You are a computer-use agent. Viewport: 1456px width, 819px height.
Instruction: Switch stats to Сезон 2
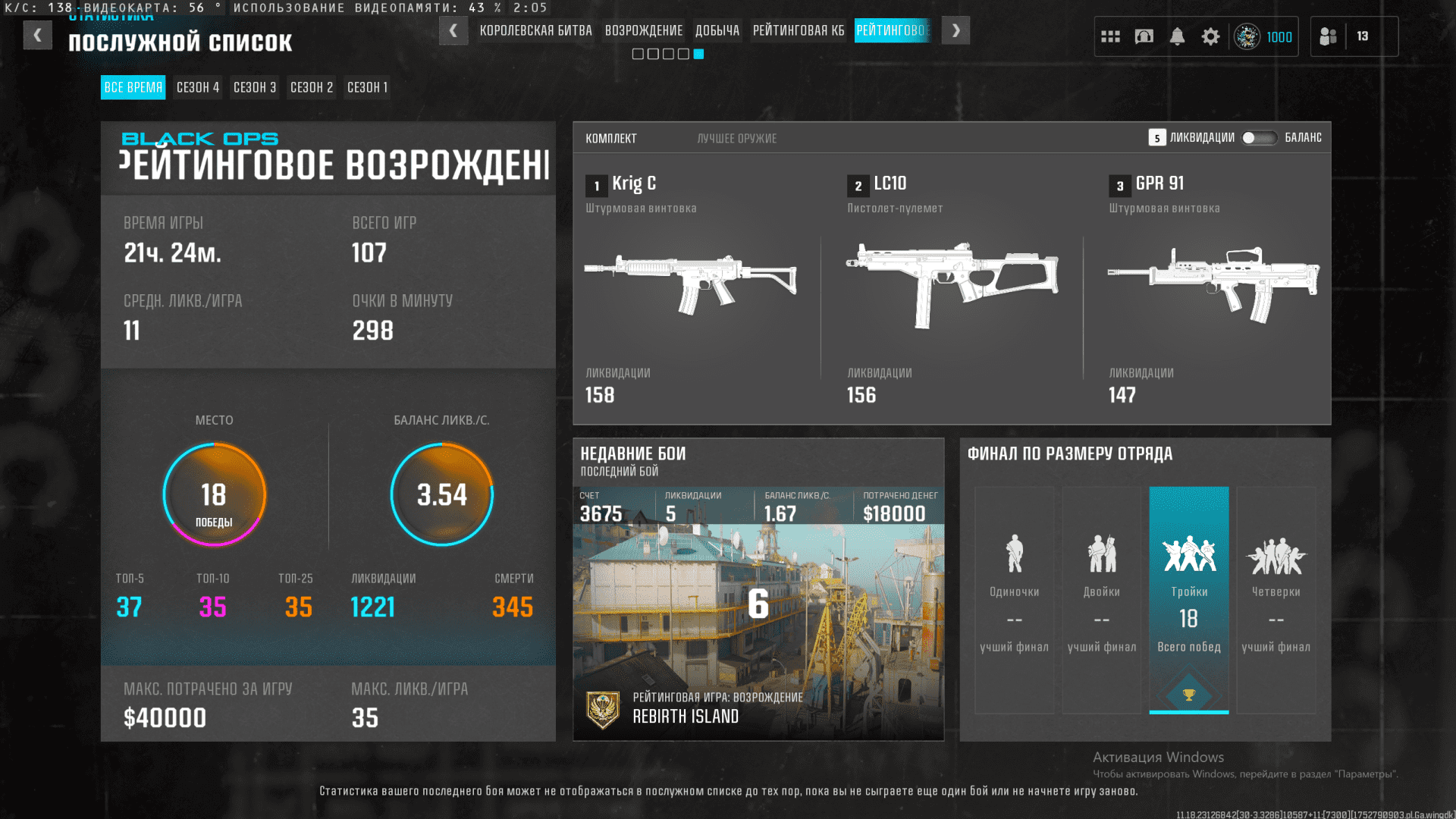(312, 87)
